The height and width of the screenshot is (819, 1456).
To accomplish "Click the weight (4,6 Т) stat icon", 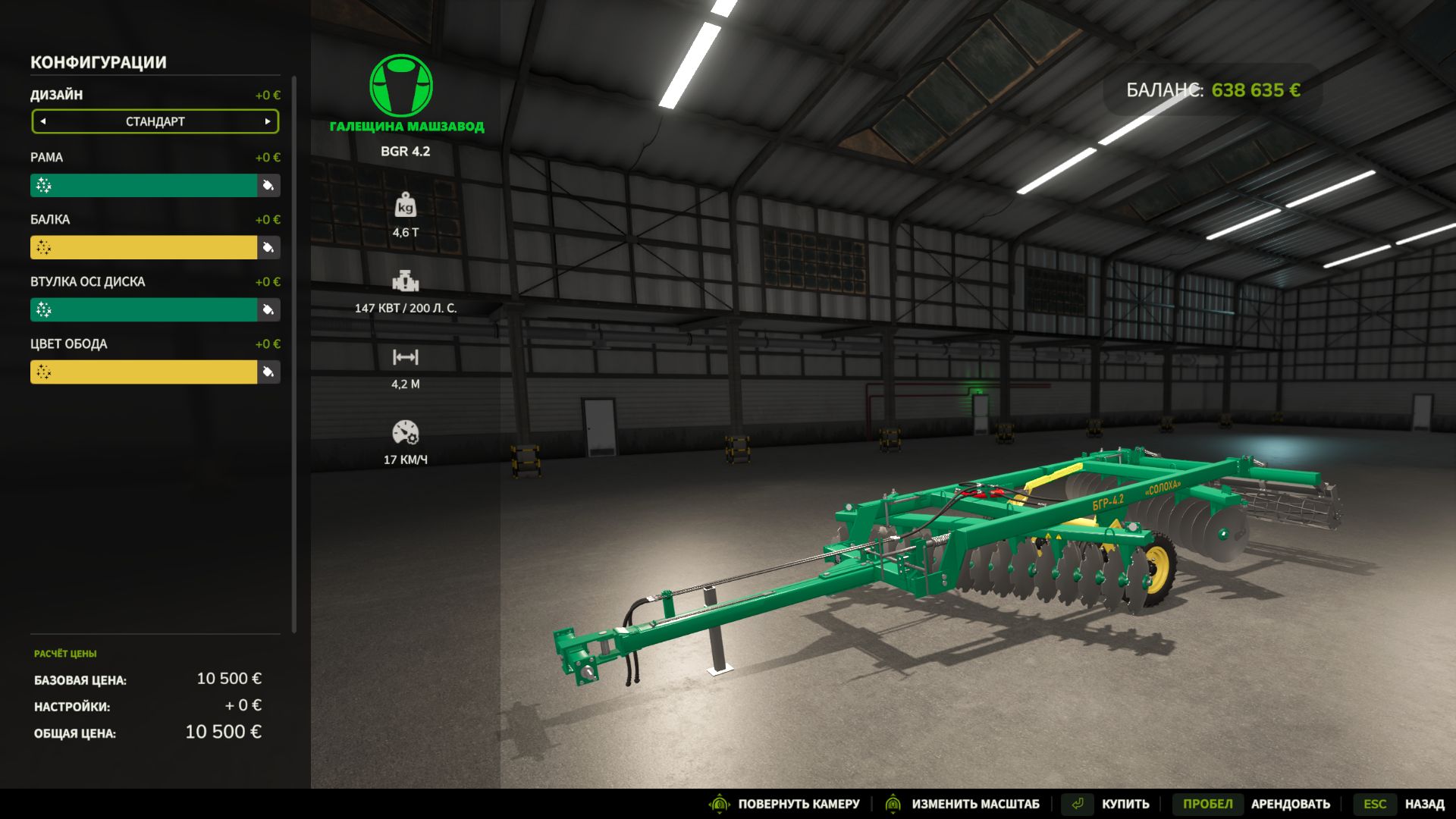I will coord(406,206).
